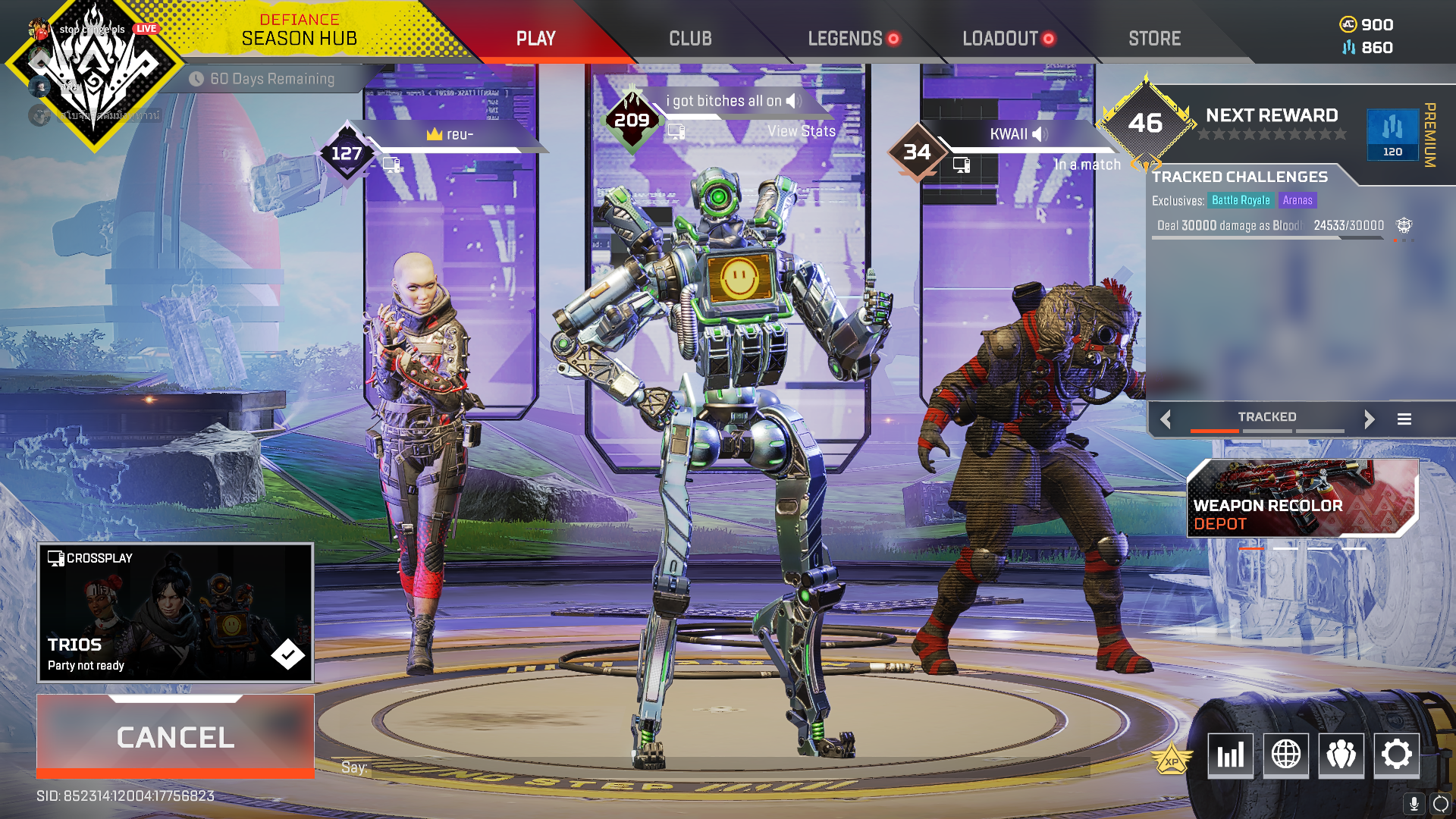Open the bar chart stats icon
Screen dimensions: 1456x819
[1230, 755]
